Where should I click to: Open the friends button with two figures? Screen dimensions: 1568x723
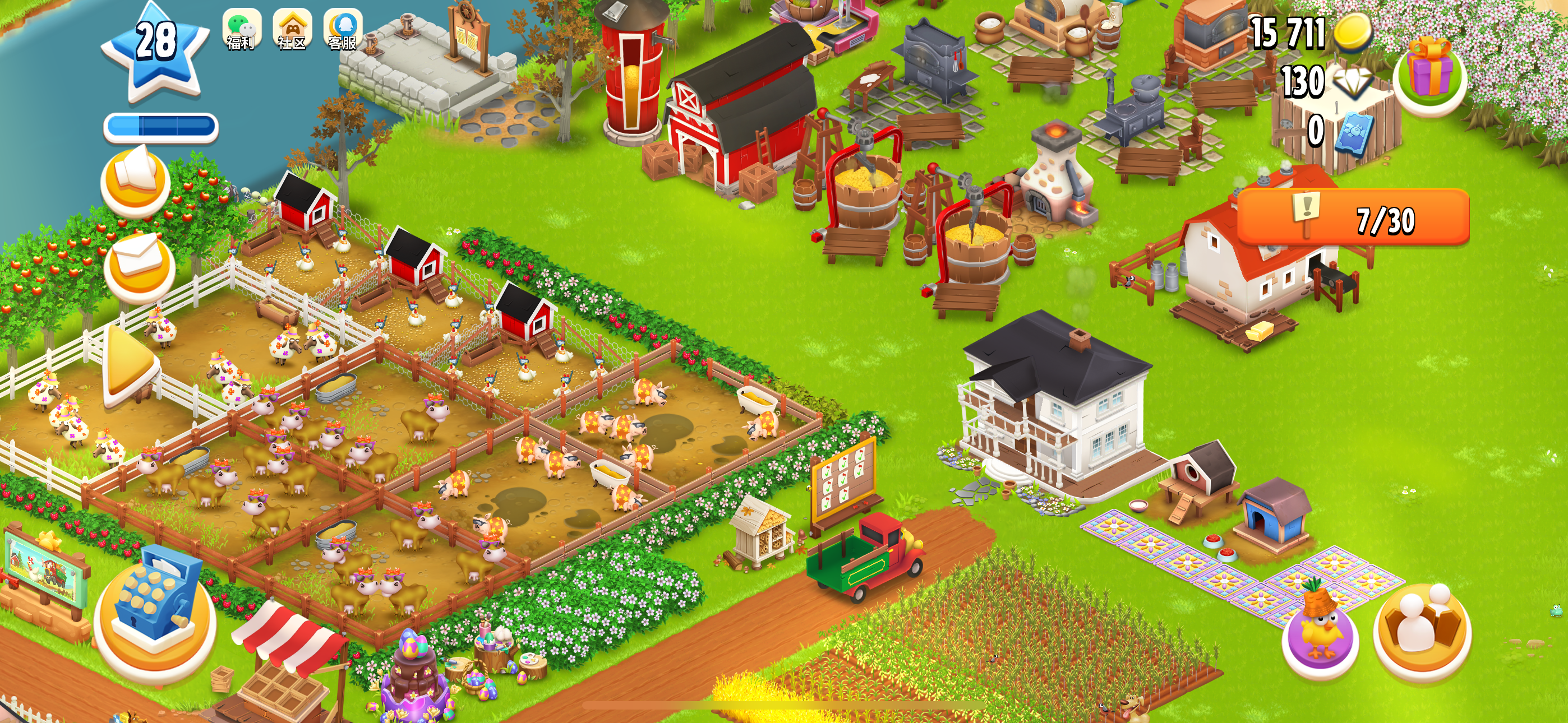click(1422, 629)
